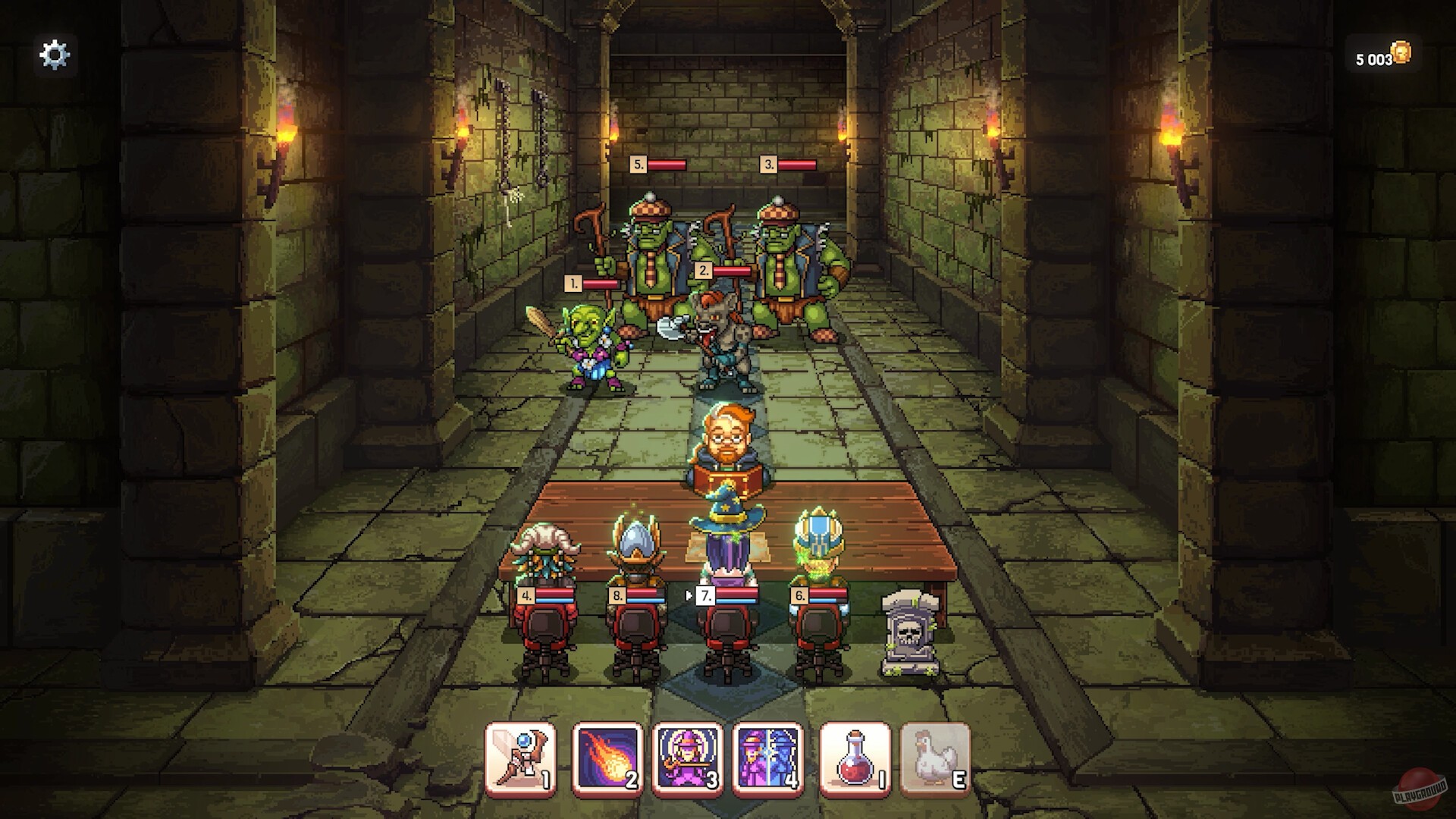The height and width of the screenshot is (819, 1456).
Task: Click the gold coin counter showing 5 003
Action: pos(1379,54)
